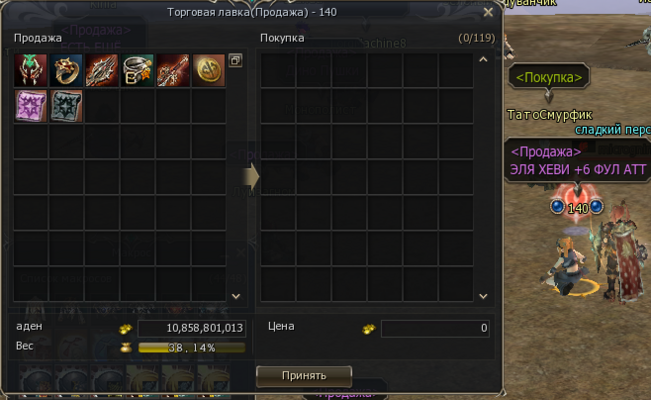The height and width of the screenshot is (400, 651).
Task: Click the buy list scroll-down arrow
Action: [x=483, y=296]
